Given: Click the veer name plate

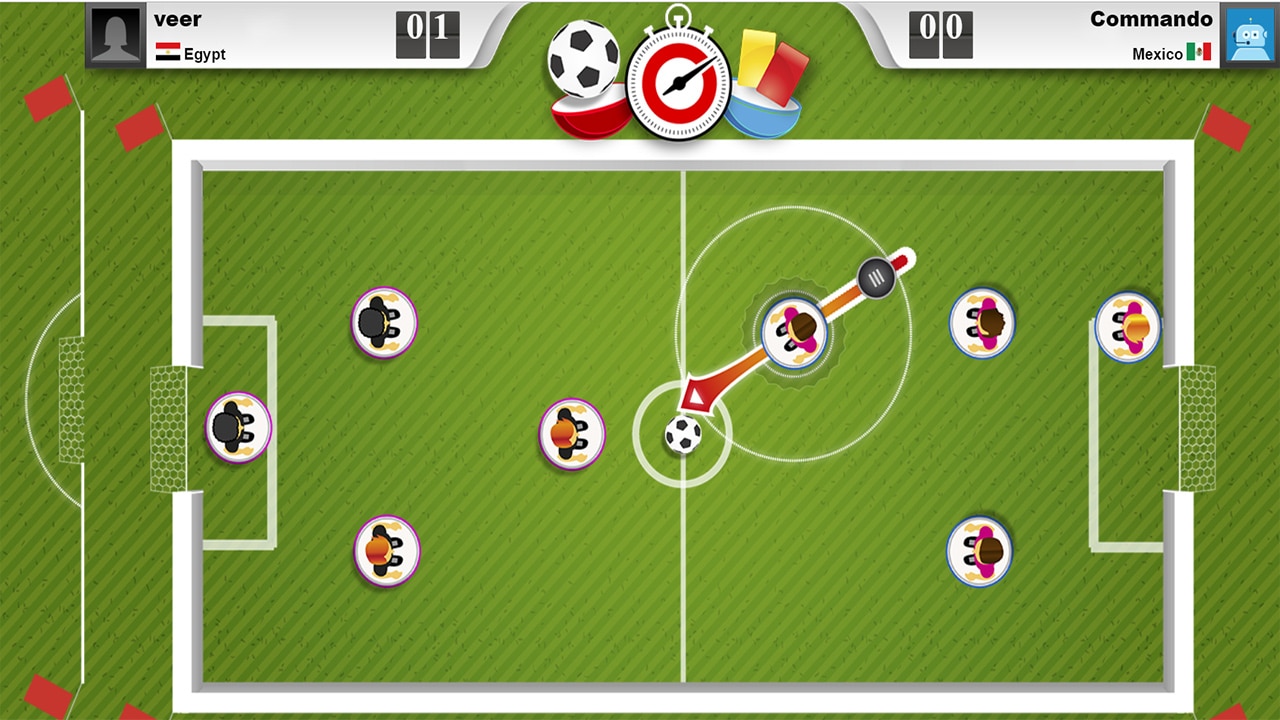Looking at the screenshot, I should pyautogui.click(x=178, y=19).
